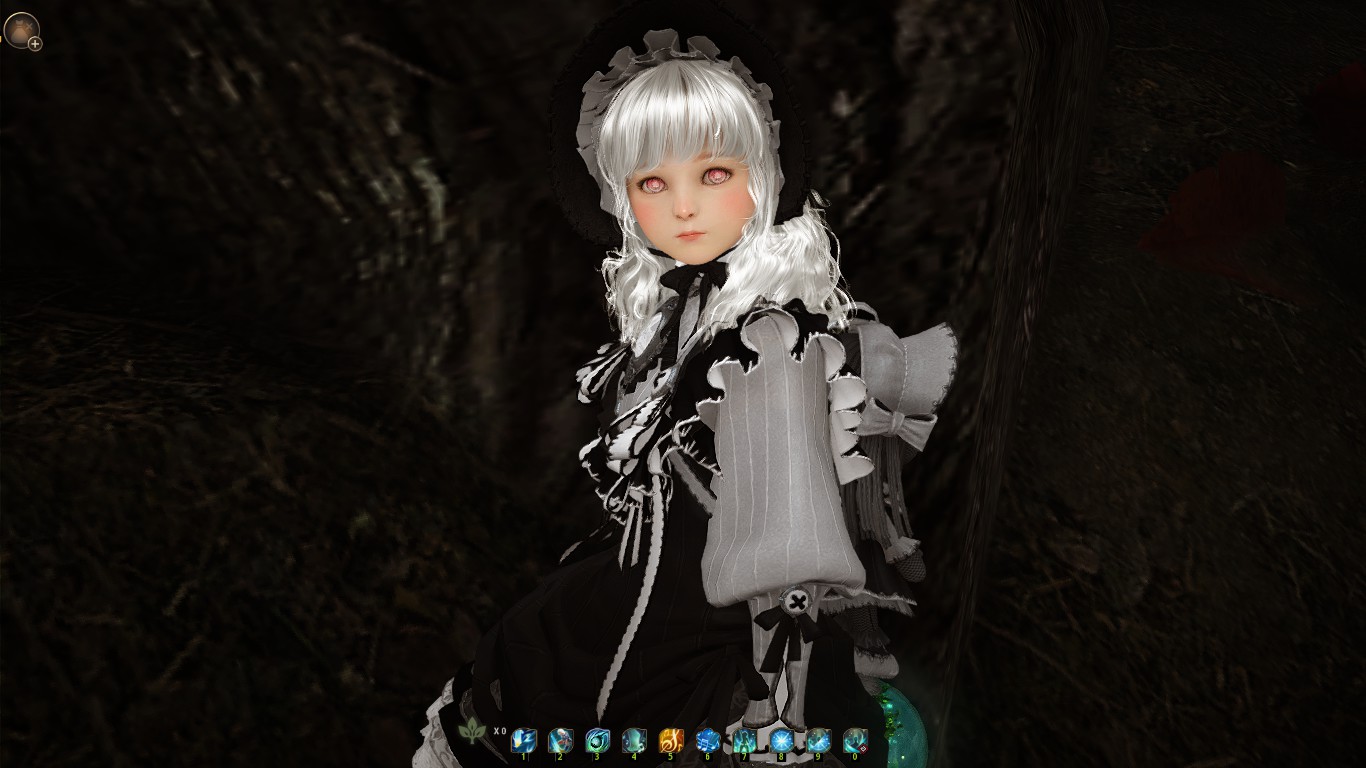Image resolution: width=1366 pixels, height=768 pixels.
Task: Click the hotkey number "1" beneath the first skill
Action: click(x=524, y=756)
